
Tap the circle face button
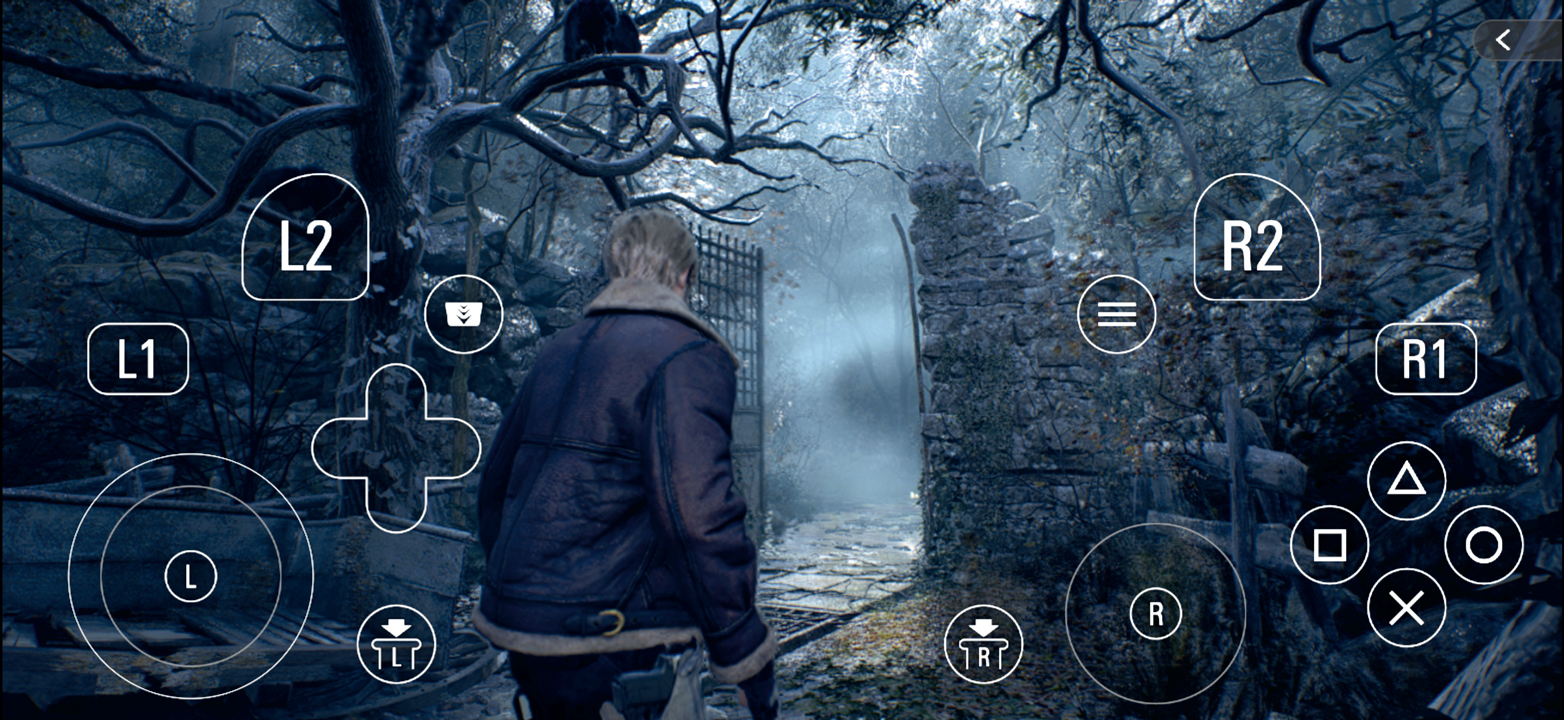click(x=1484, y=545)
